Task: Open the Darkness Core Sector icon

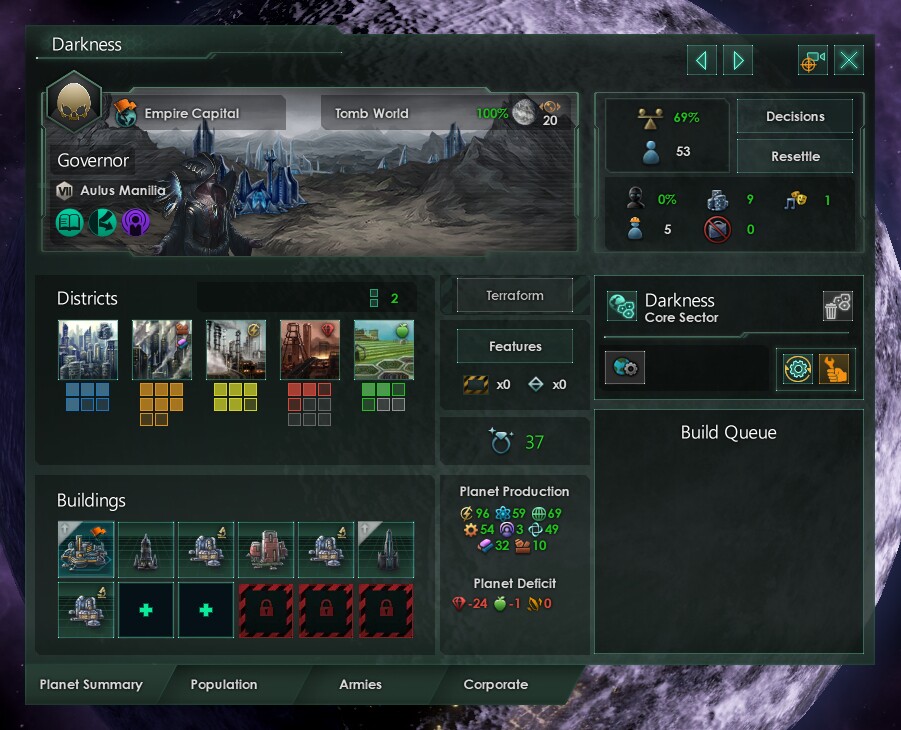Action: (622, 307)
